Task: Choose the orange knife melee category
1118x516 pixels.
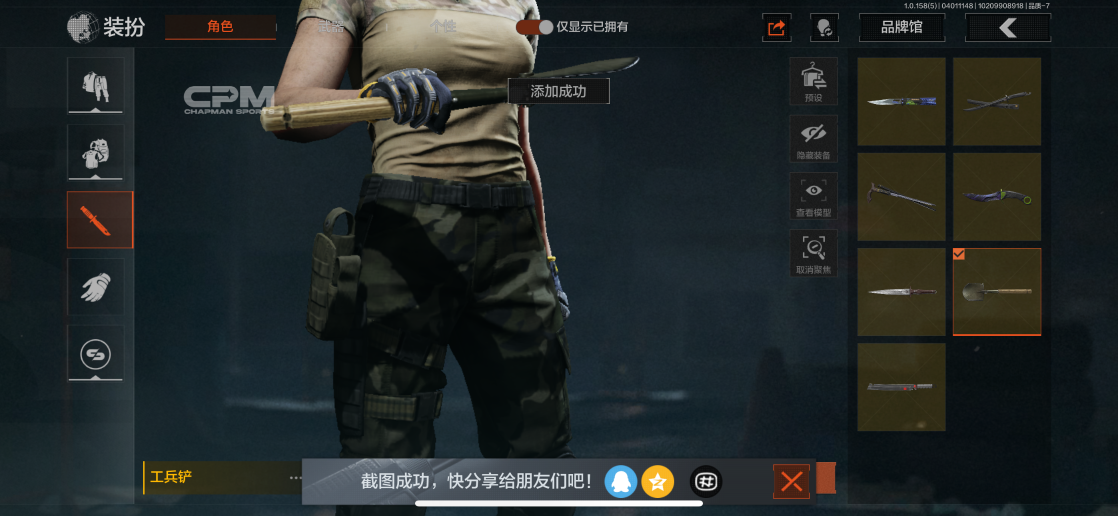Action: tap(99, 220)
